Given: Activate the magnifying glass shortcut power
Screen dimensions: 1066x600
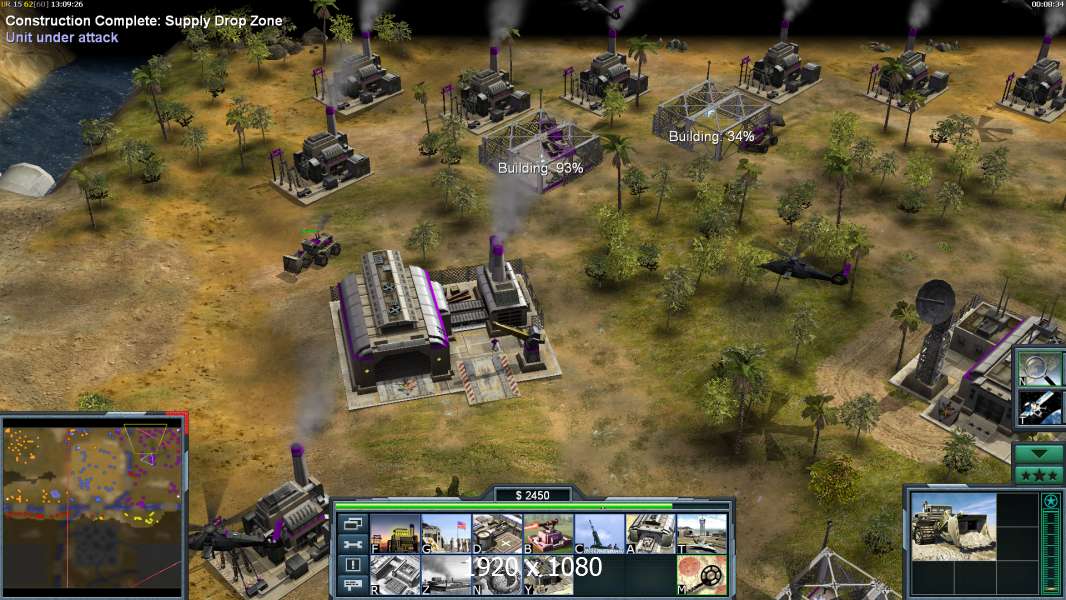Looking at the screenshot, I should pos(1038,367).
